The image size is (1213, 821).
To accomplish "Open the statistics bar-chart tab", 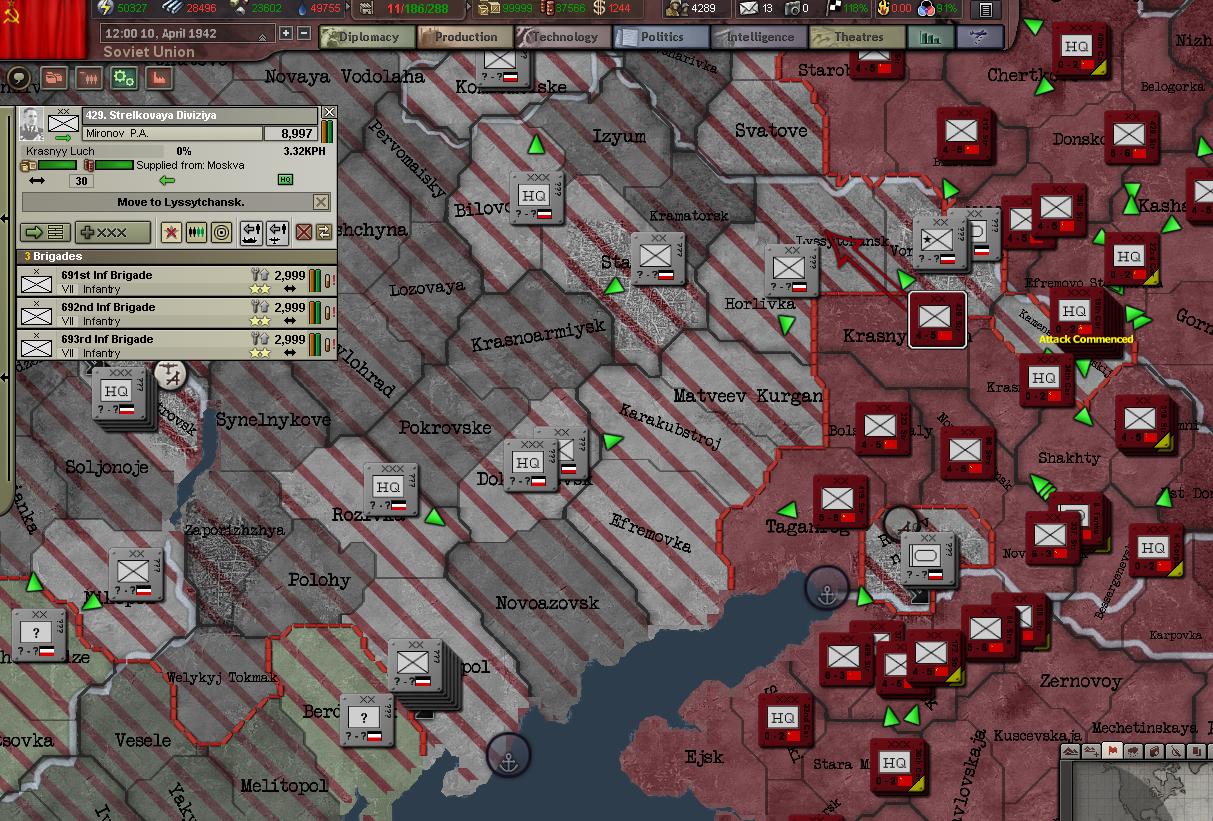I will pos(930,38).
